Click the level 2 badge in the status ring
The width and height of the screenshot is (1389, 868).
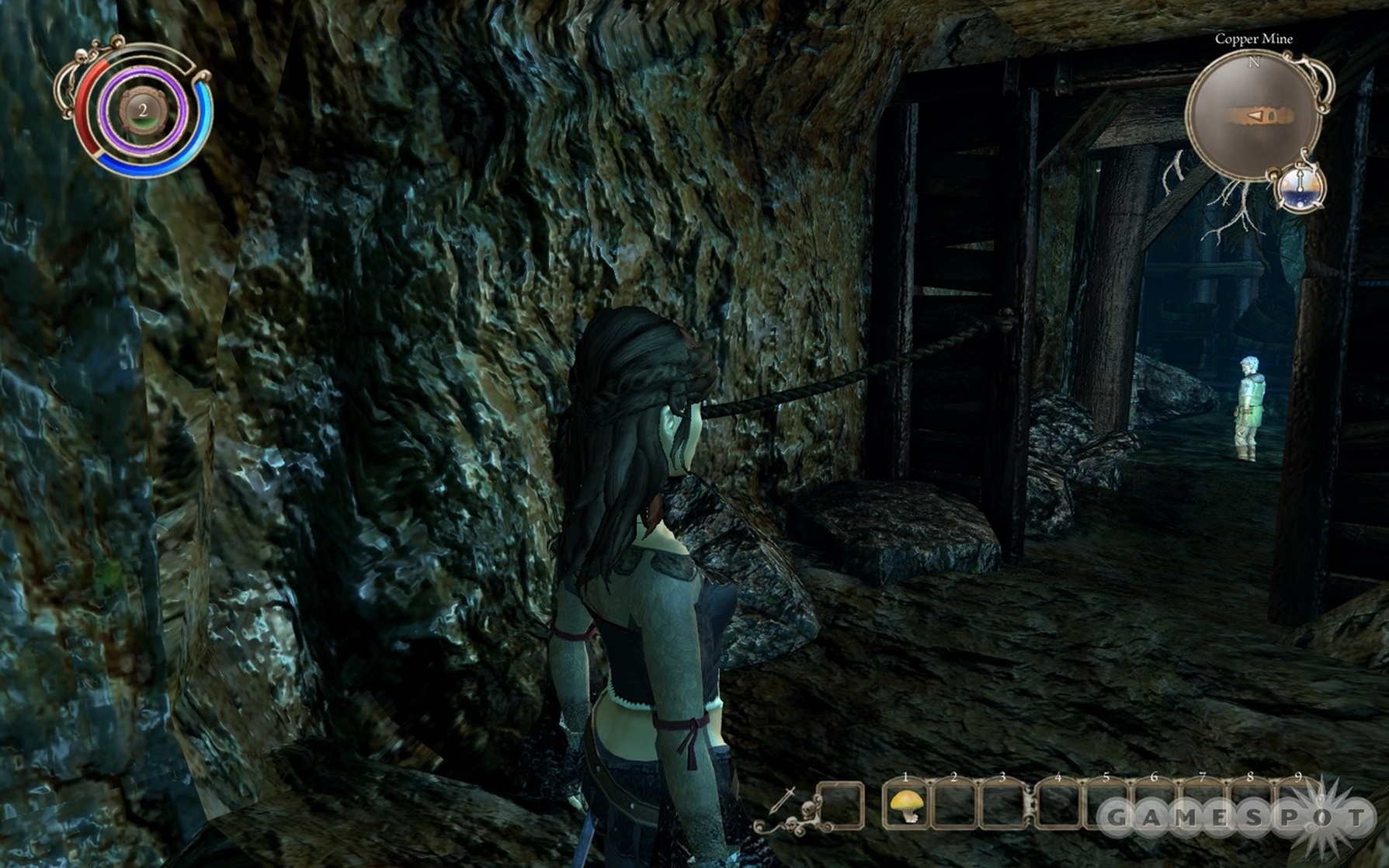coord(142,111)
